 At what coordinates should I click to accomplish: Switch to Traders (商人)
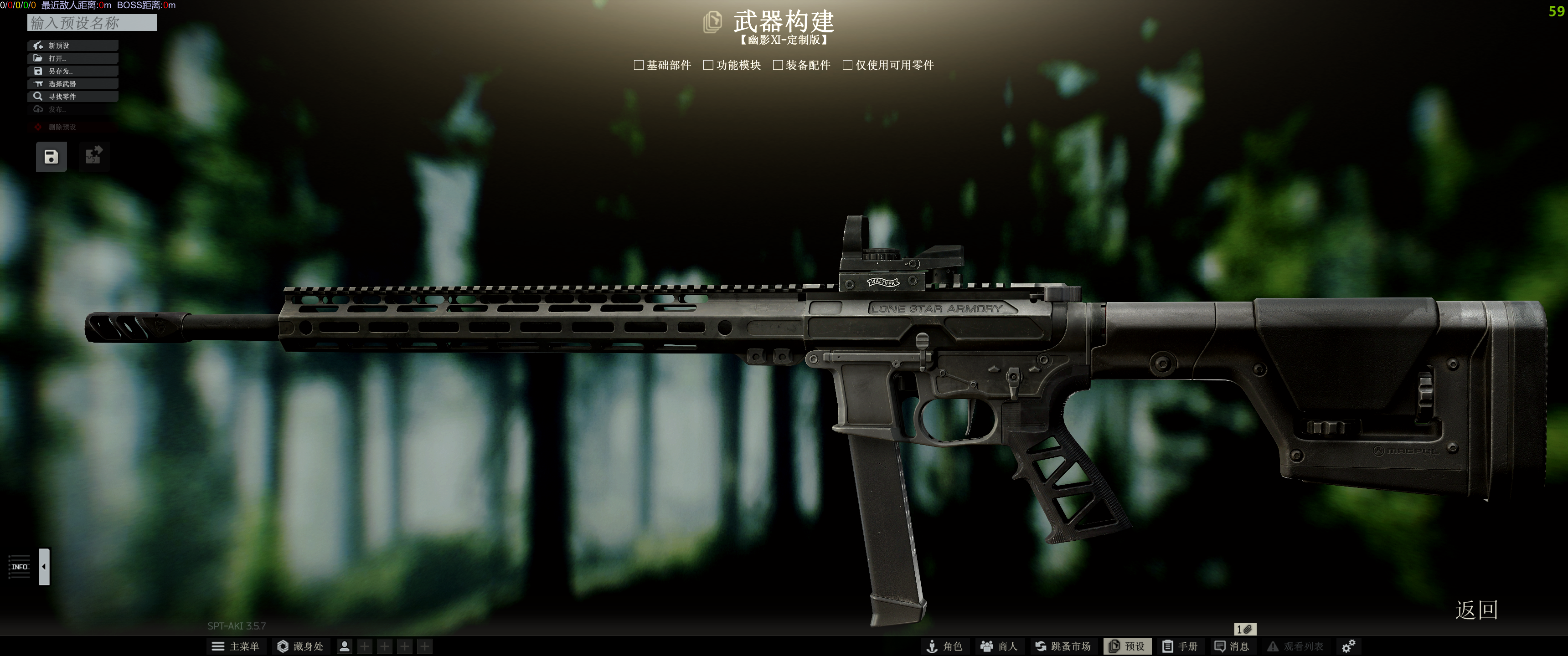999,646
